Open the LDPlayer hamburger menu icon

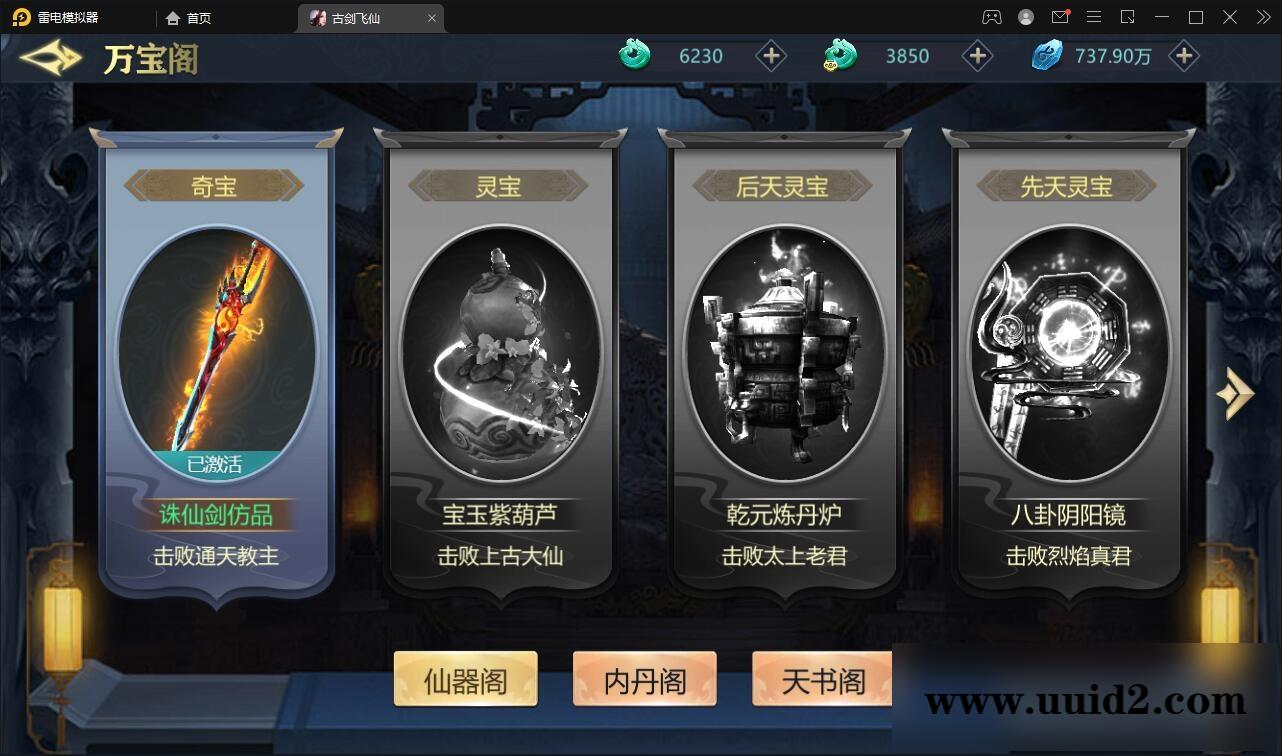point(1094,17)
